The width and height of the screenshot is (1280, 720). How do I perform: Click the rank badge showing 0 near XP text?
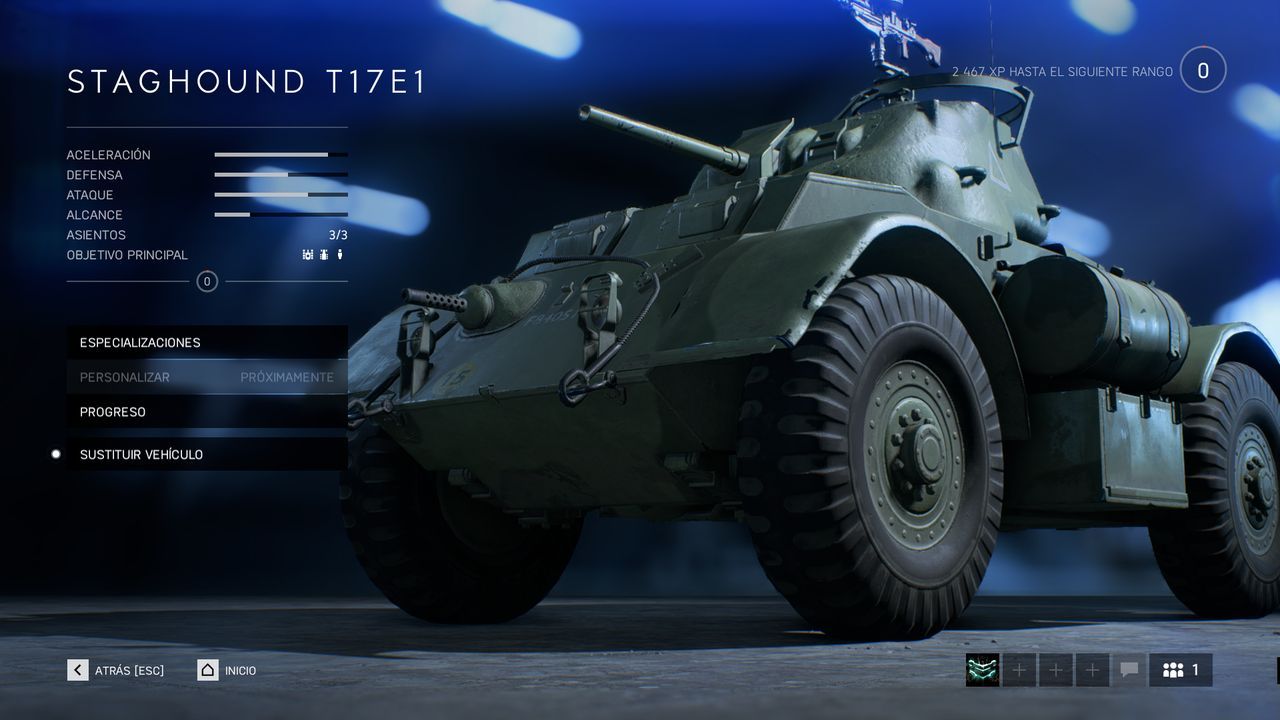pyautogui.click(x=1204, y=69)
